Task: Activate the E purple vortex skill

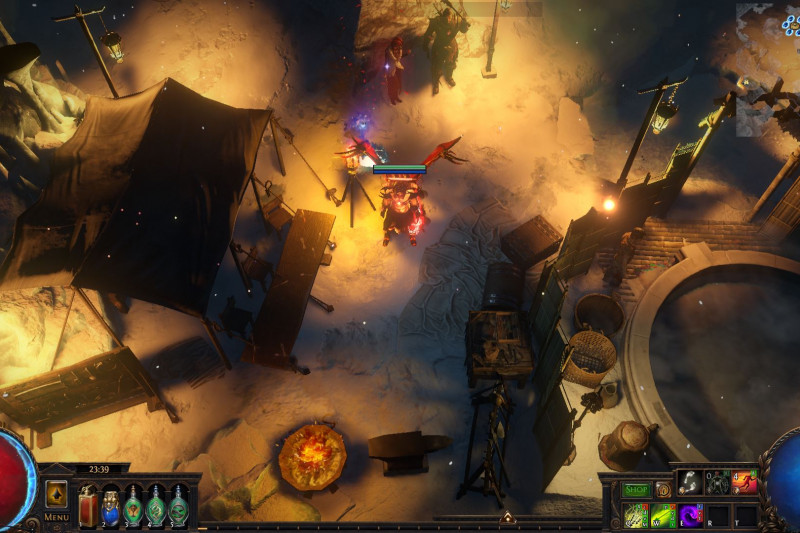Action: click(690, 515)
